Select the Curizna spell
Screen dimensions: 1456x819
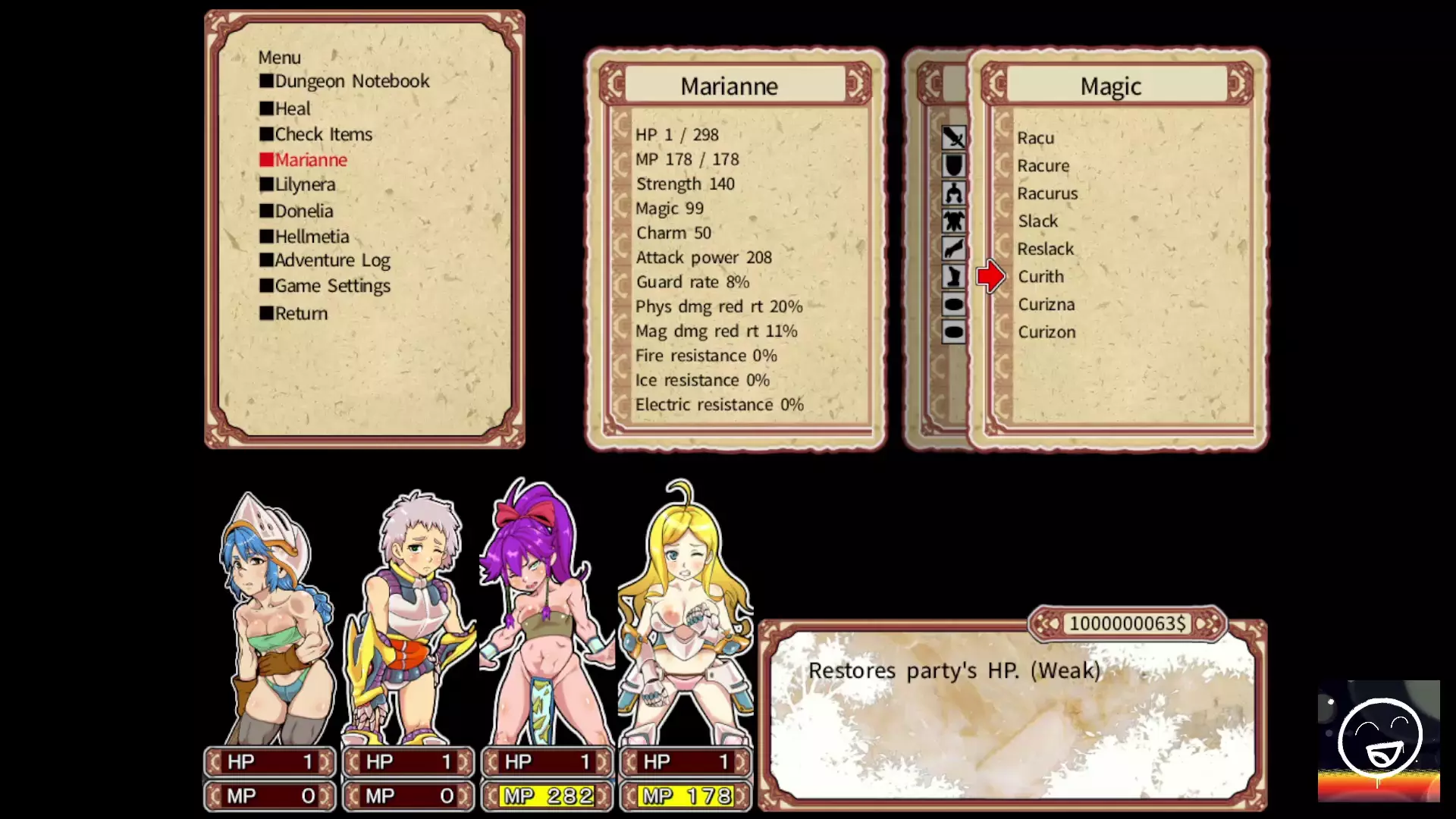pos(1046,304)
